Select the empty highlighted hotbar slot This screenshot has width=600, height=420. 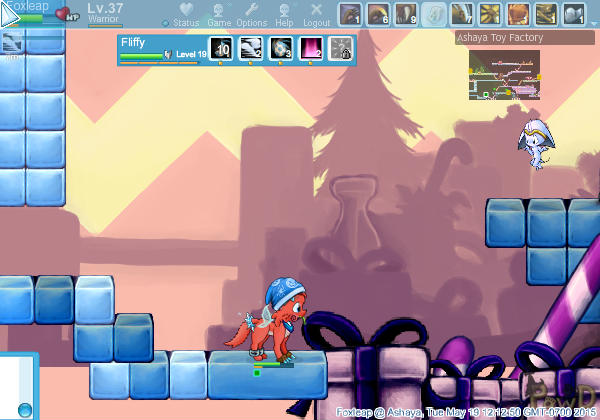click(x=434, y=14)
